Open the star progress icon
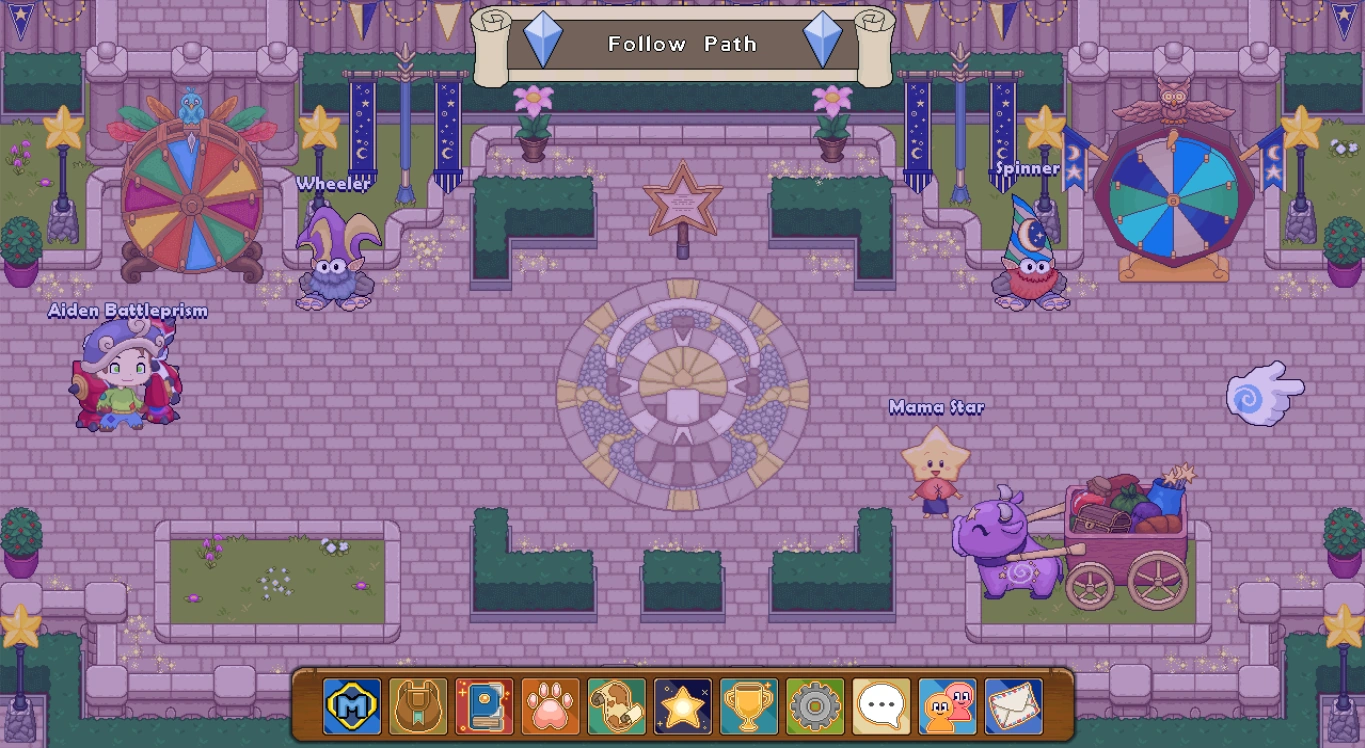1365x748 pixels. tap(682, 705)
